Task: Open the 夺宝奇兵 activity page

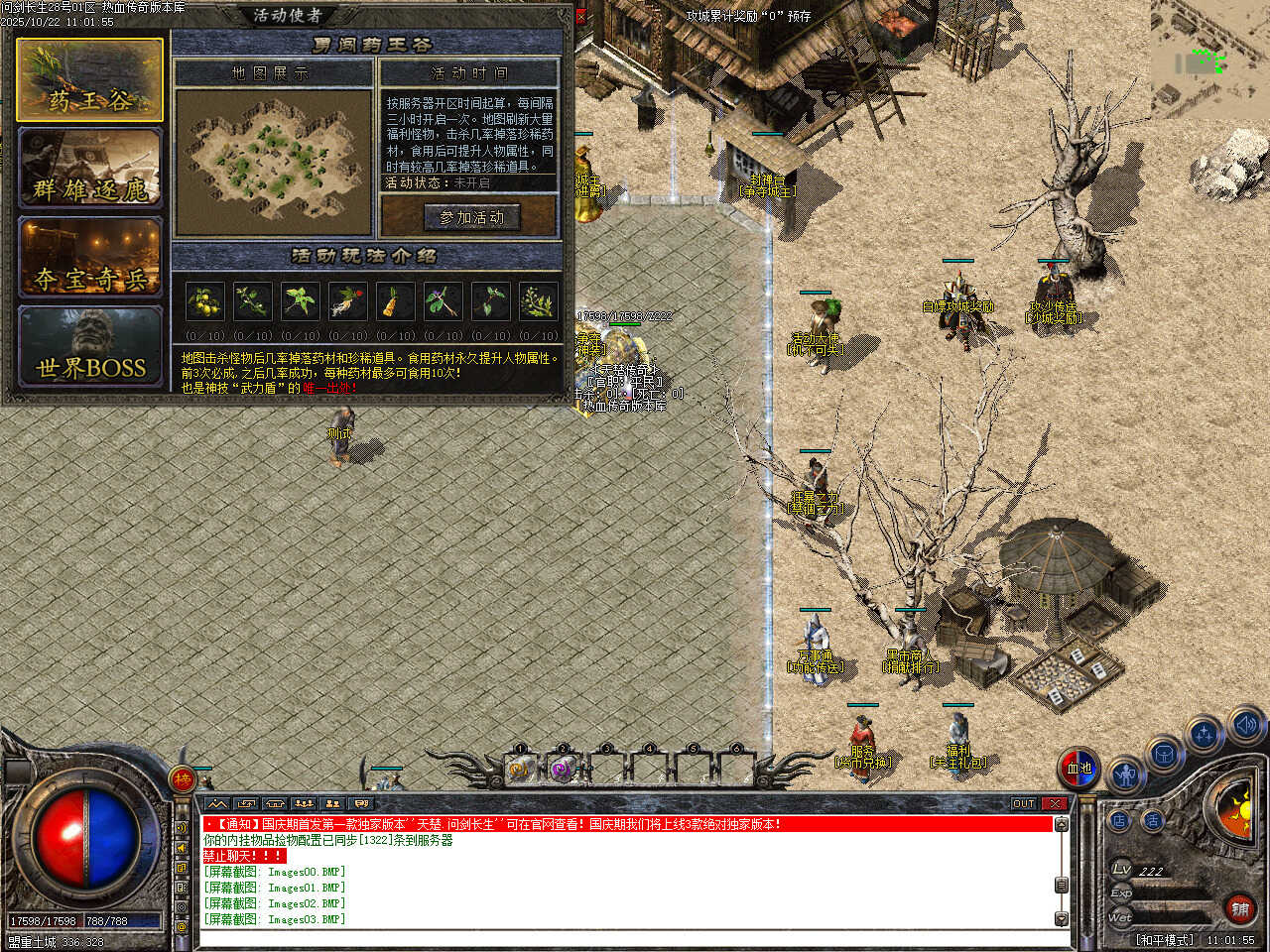Action: (x=89, y=258)
